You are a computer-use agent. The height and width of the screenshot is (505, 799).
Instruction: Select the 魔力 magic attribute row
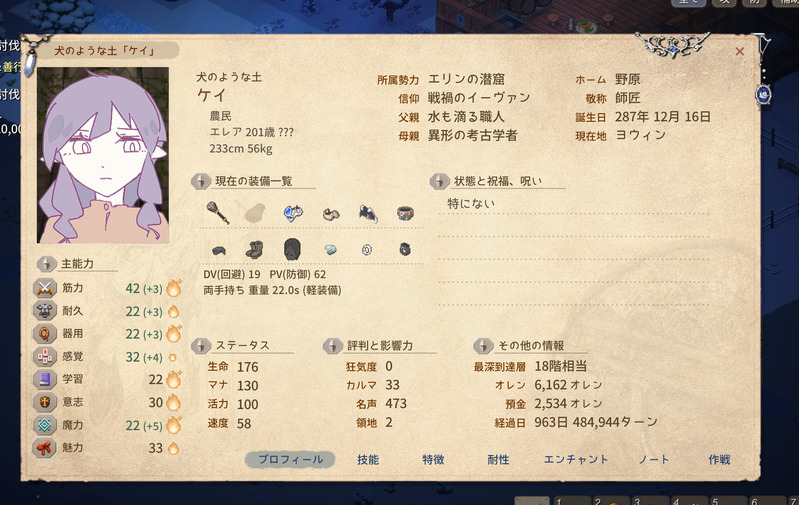(x=110, y=425)
